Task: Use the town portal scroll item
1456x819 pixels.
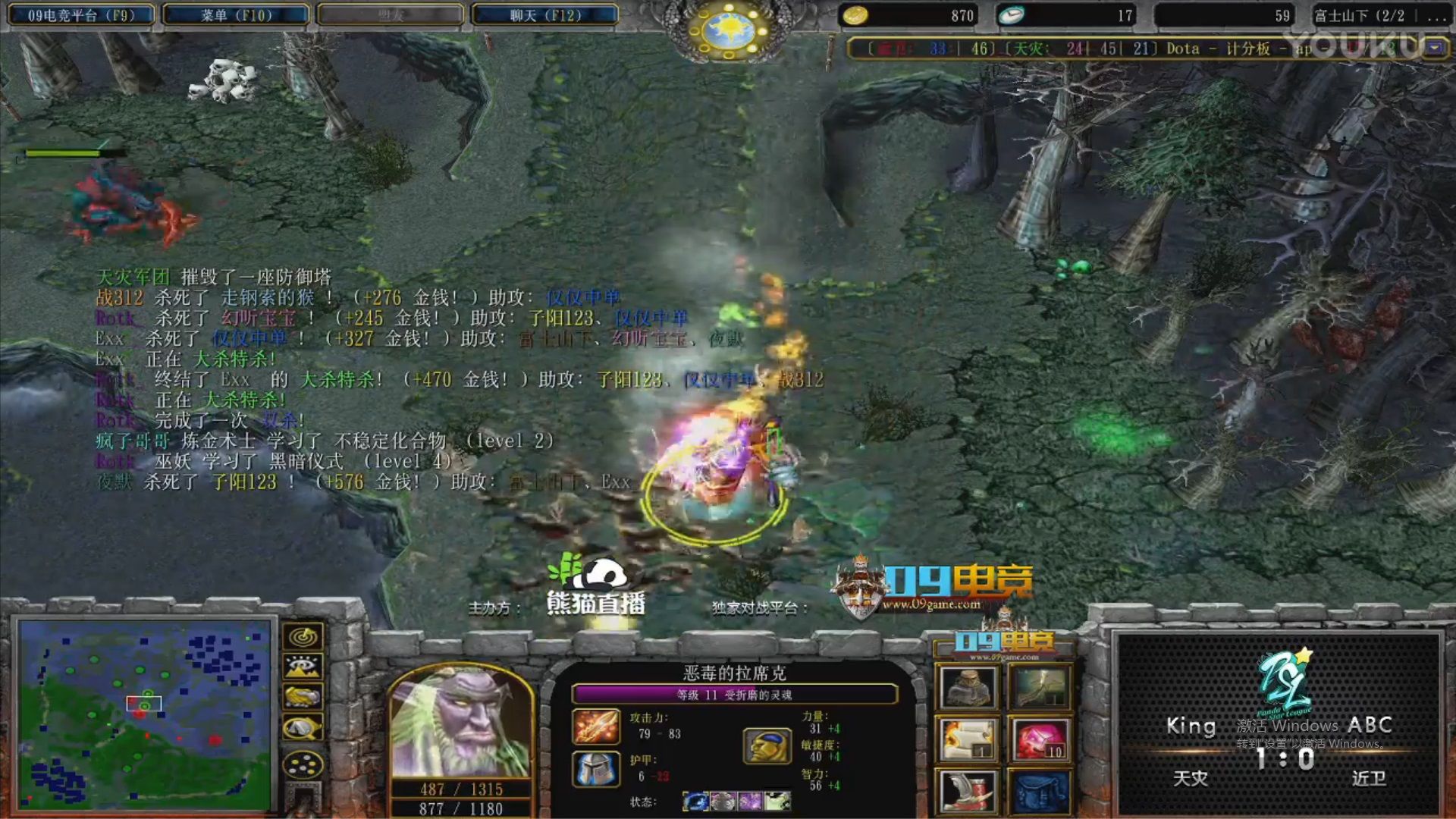Action: [967, 739]
